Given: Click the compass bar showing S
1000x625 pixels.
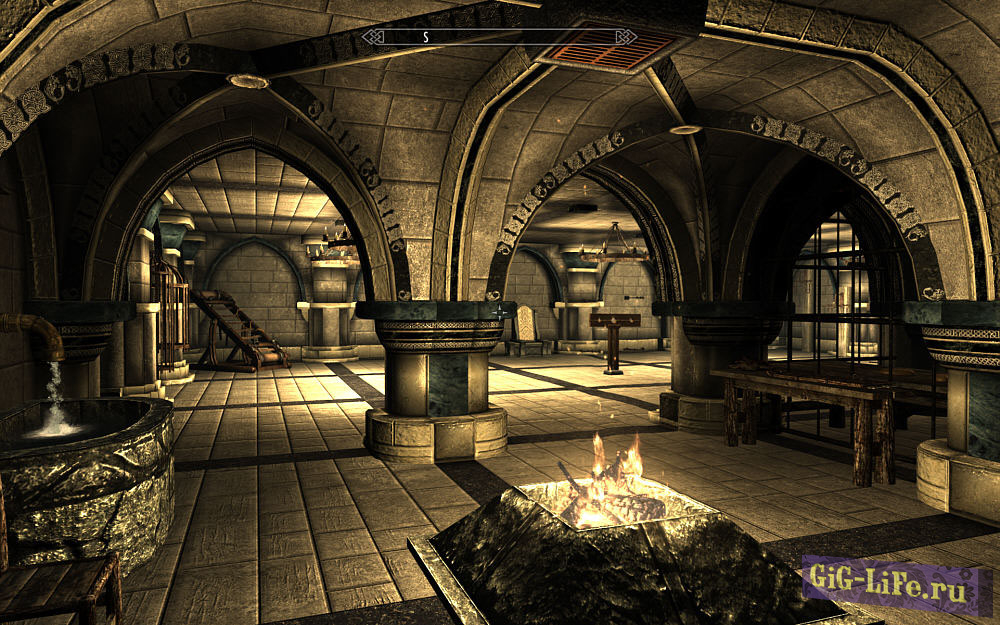Looking at the screenshot, I should (x=499, y=37).
